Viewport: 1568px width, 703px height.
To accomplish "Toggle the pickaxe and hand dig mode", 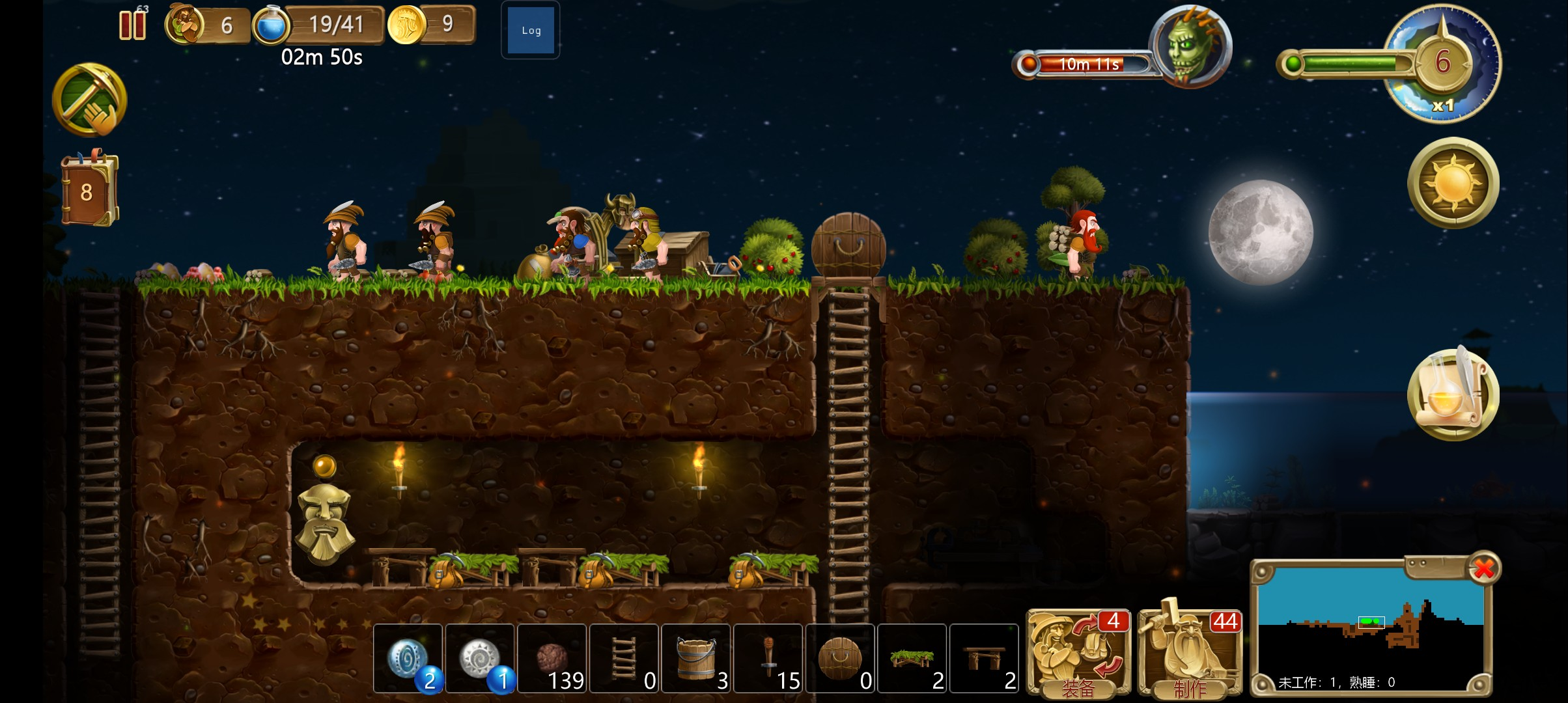I will pos(90,100).
